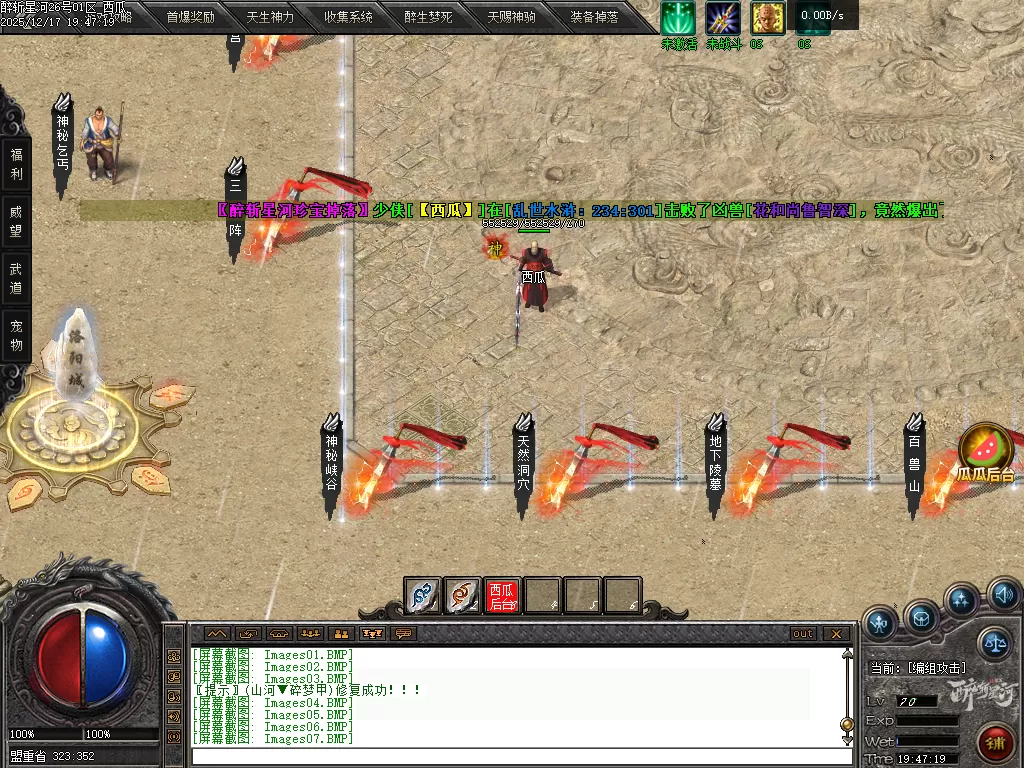Activate the blue swirl skill in hotbar
The image size is (1024, 768).
click(423, 596)
